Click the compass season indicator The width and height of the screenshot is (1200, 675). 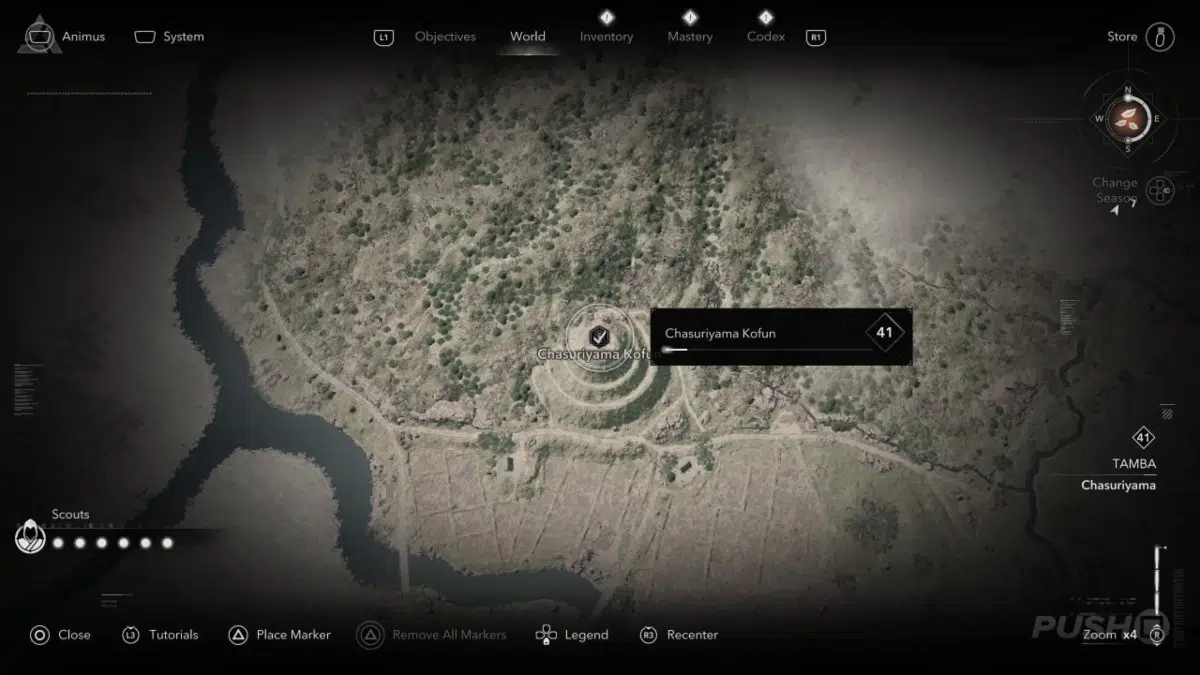[1128, 119]
